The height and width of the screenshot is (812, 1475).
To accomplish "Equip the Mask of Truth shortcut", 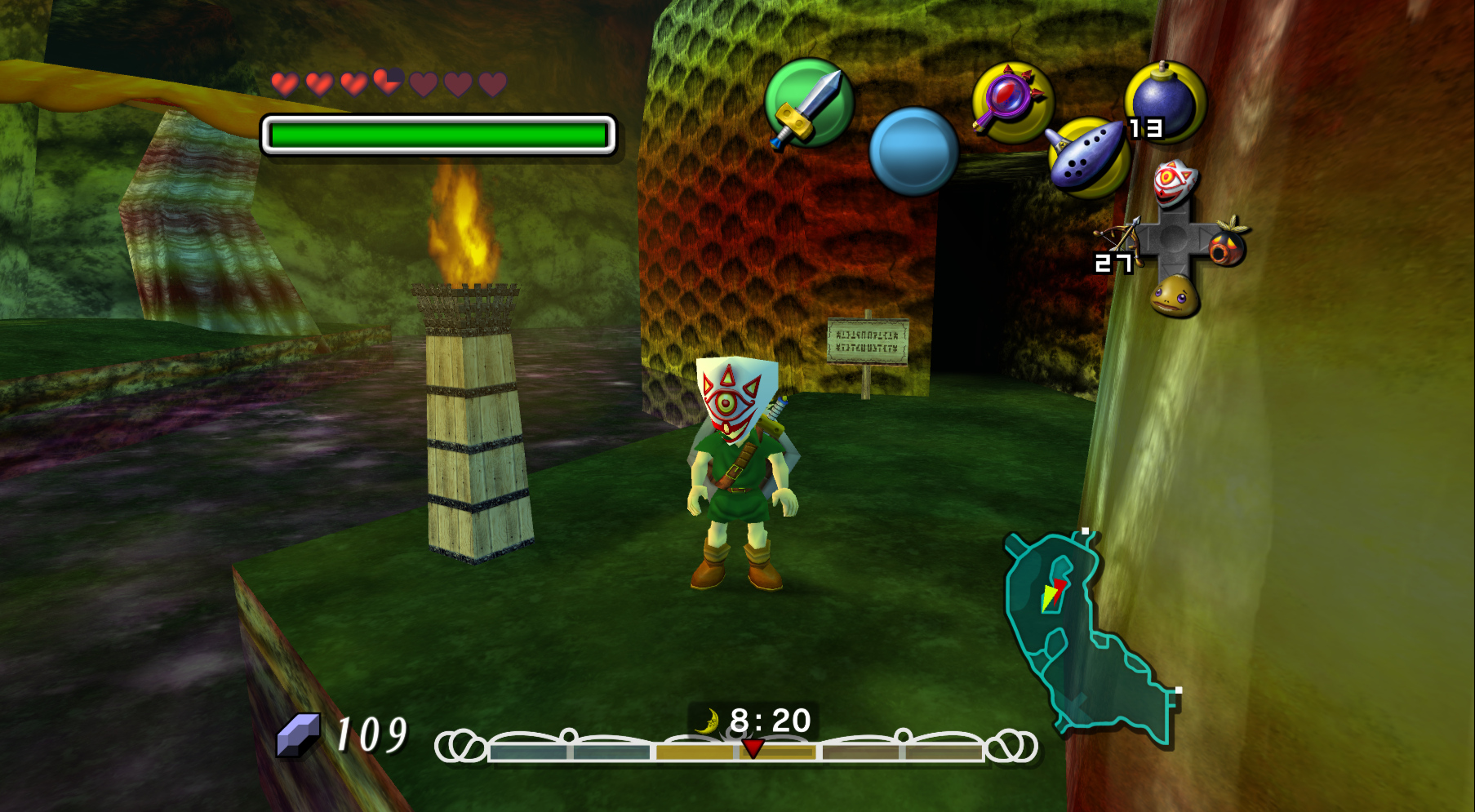I will [1174, 182].
